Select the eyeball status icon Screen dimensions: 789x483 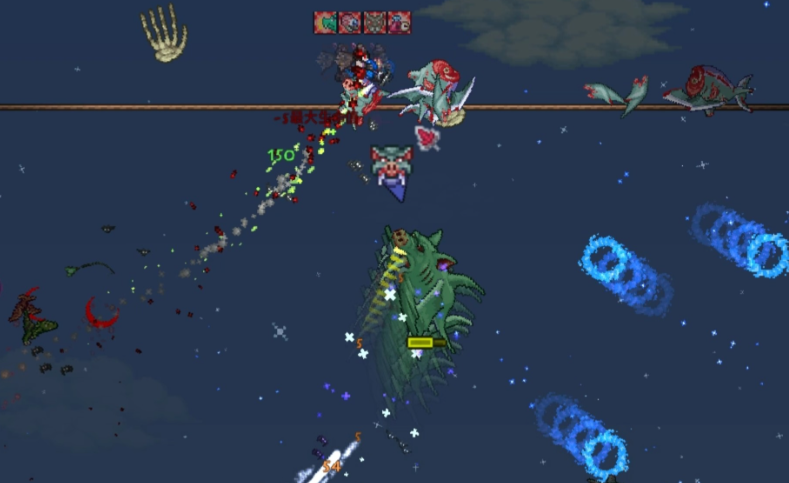point(350,22)
